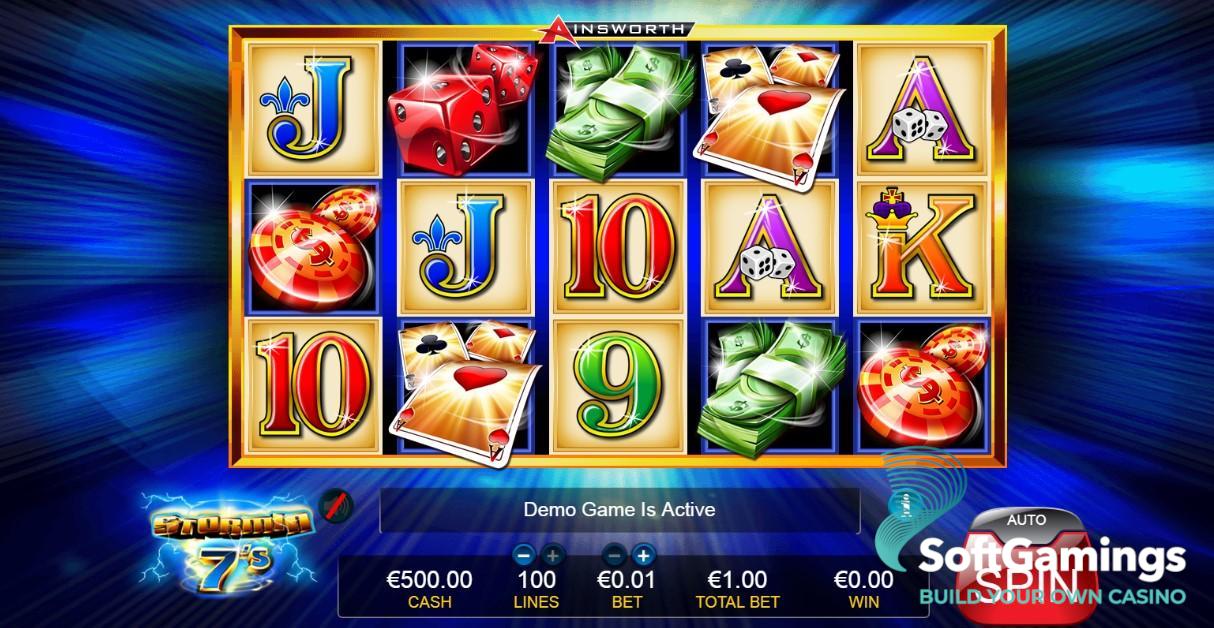Image resolution: width=1214 pixels, height=628 pixels.
Task: Click the Stormin 7's game logo
Action: click(229, 542)
